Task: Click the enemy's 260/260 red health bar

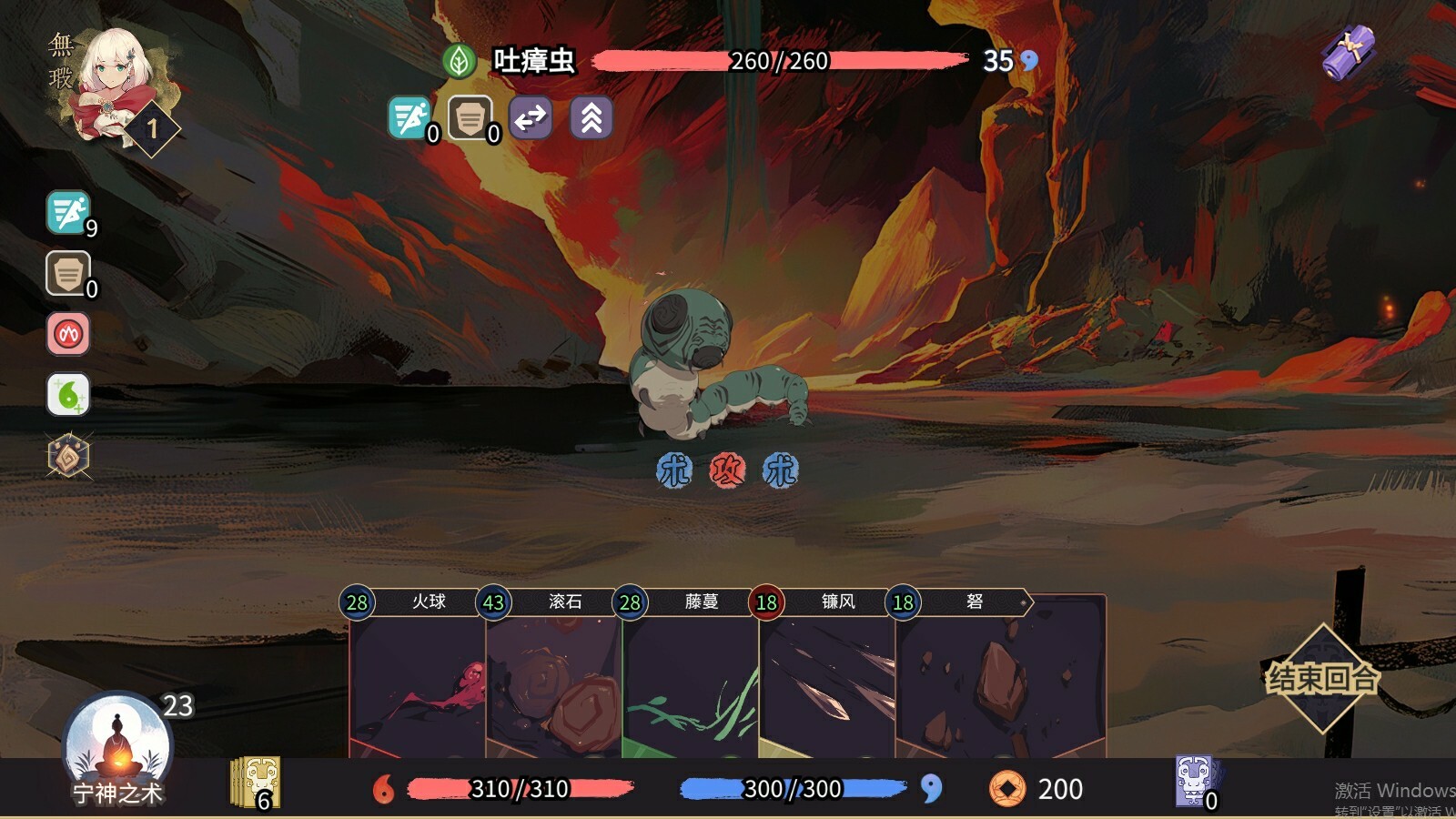Action: click(783, 62)
